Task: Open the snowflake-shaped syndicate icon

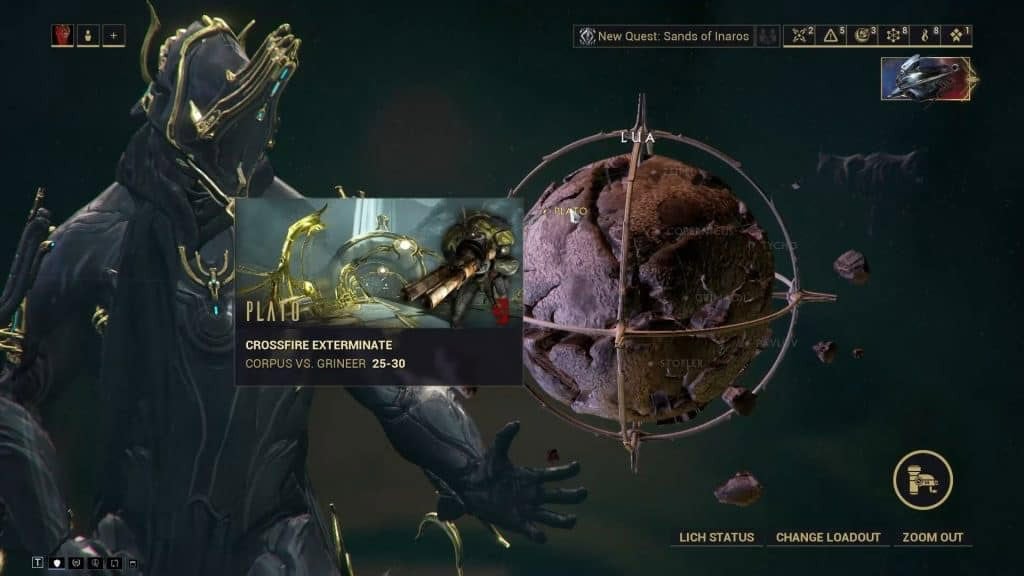Action: (896, 36)
